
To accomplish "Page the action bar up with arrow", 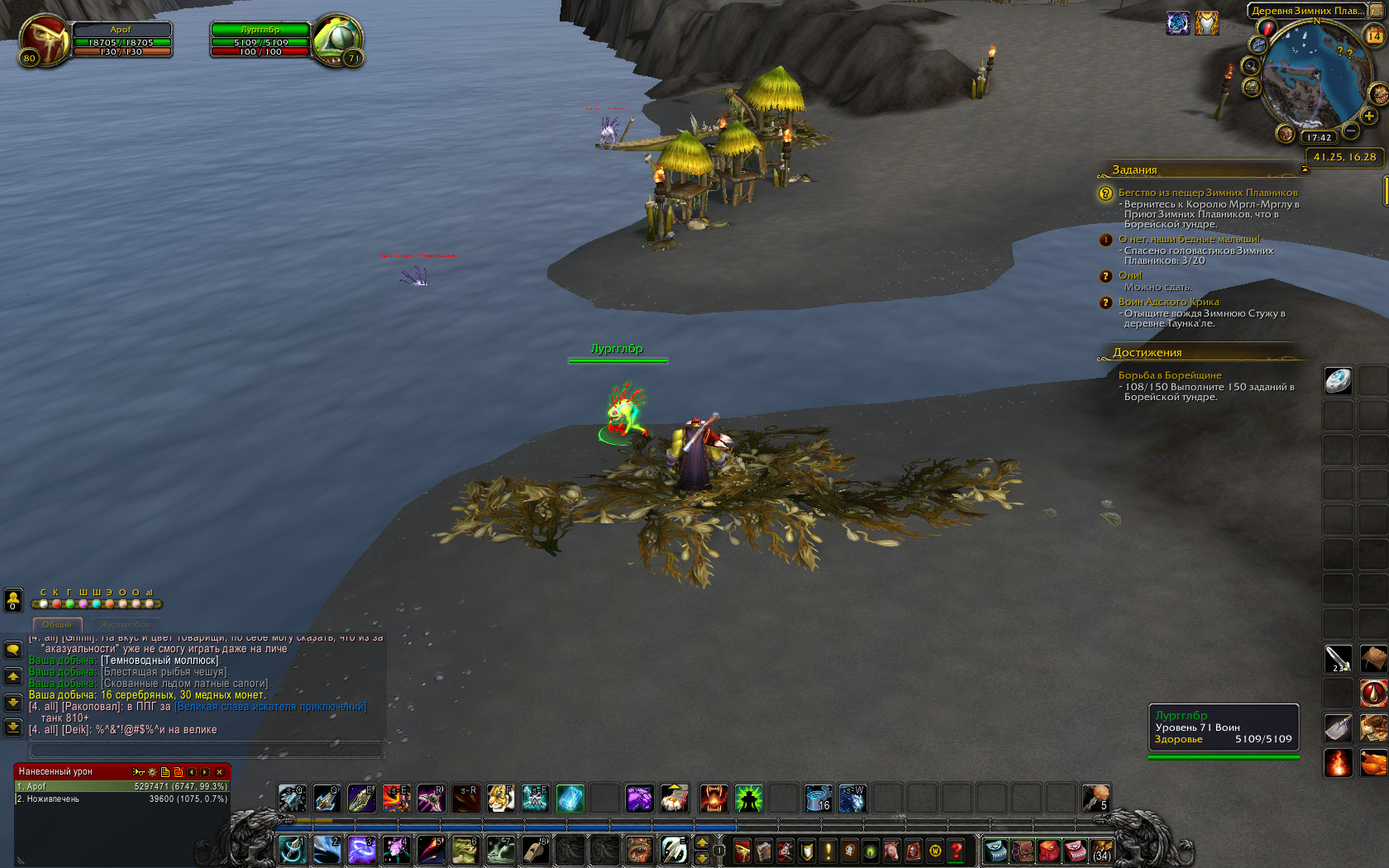I will (x=702, y=842).
